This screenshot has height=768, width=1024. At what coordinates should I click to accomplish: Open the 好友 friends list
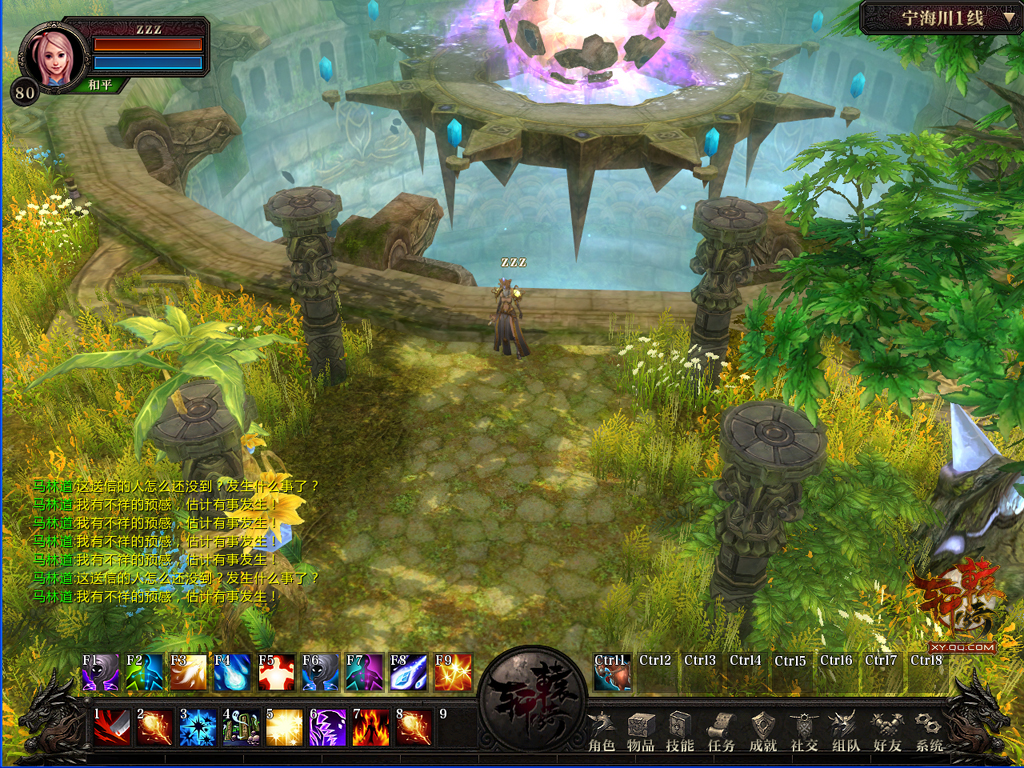(x=886, y=731)
